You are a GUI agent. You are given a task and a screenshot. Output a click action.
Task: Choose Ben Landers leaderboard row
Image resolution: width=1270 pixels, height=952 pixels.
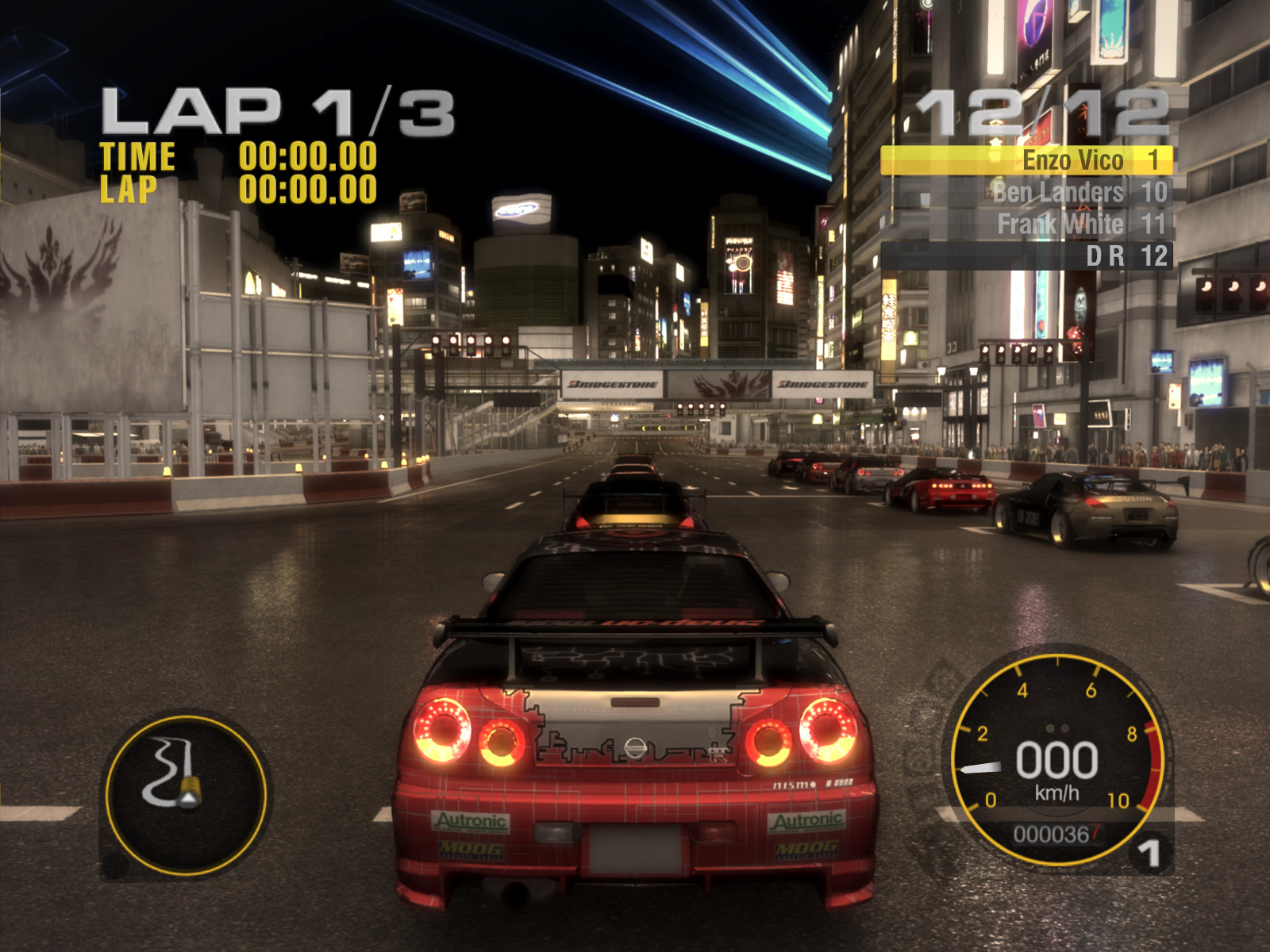1027,192
